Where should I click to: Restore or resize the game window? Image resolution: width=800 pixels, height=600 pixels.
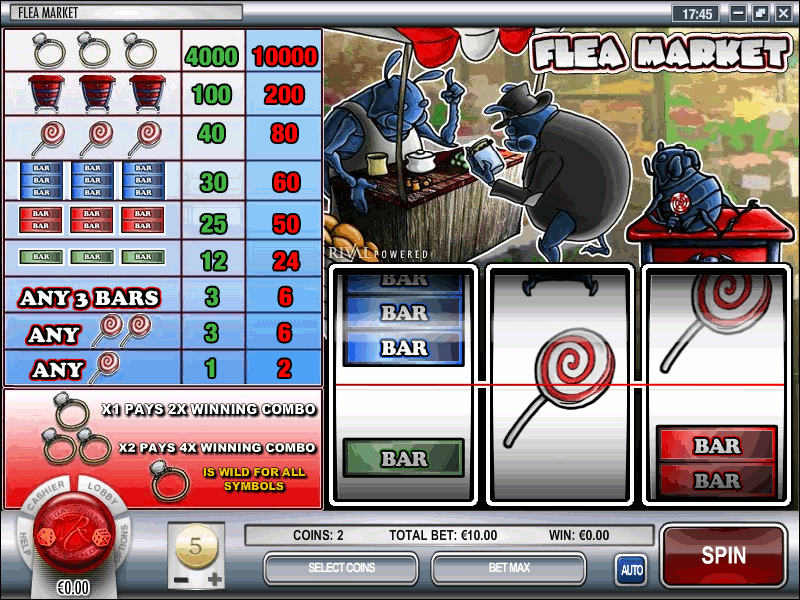(760, 14)
